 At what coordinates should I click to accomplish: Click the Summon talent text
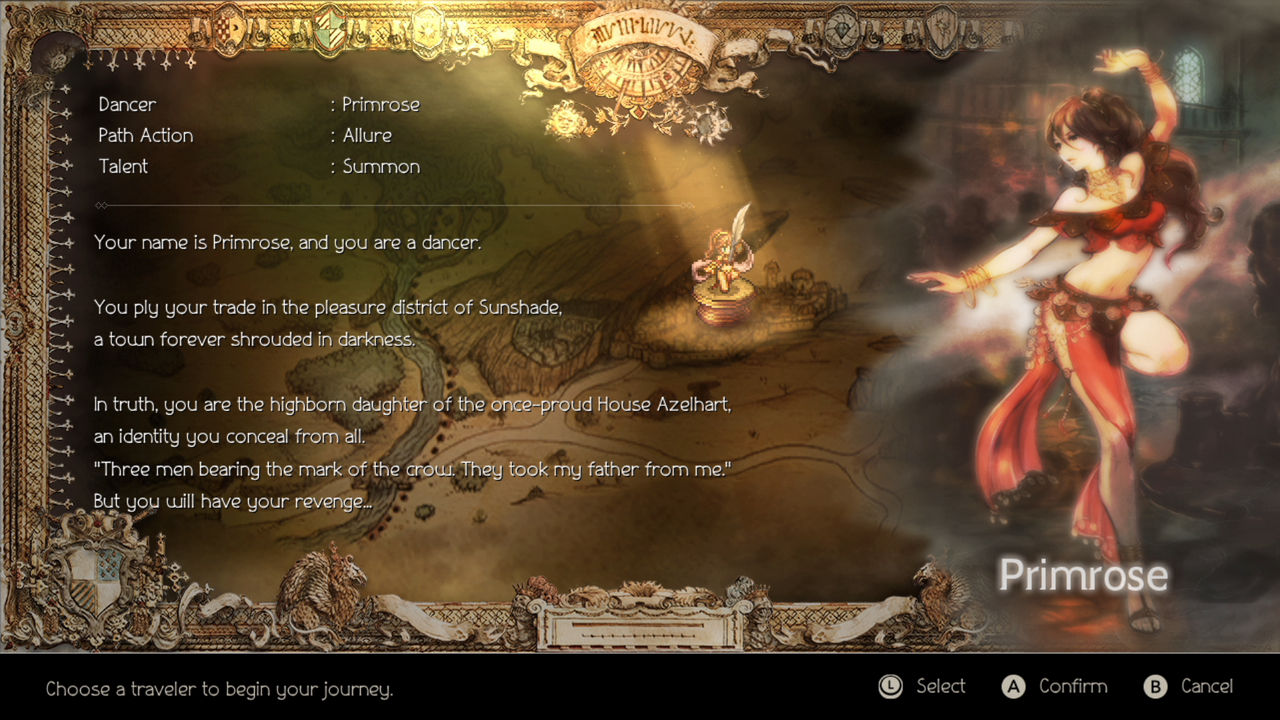tap(380, 166)
